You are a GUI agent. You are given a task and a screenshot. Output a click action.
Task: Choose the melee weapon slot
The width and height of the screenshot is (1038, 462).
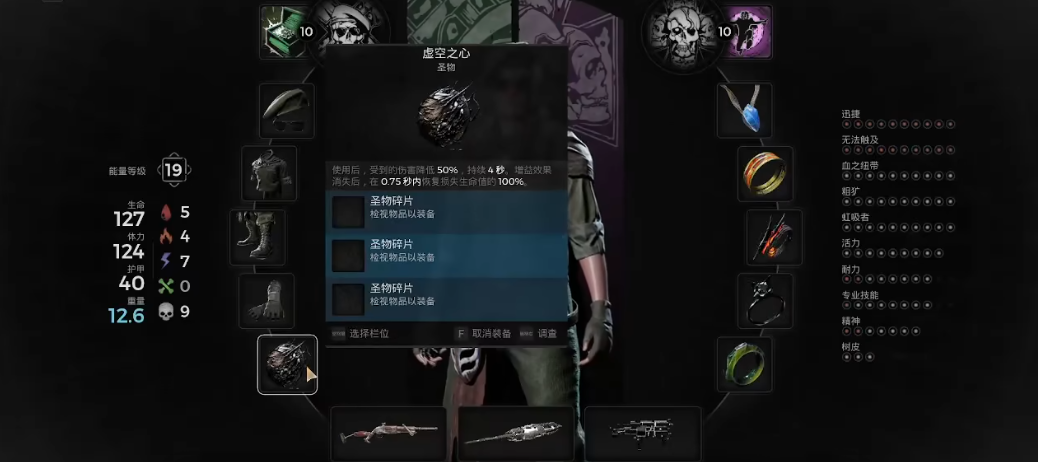pos(516,434)
